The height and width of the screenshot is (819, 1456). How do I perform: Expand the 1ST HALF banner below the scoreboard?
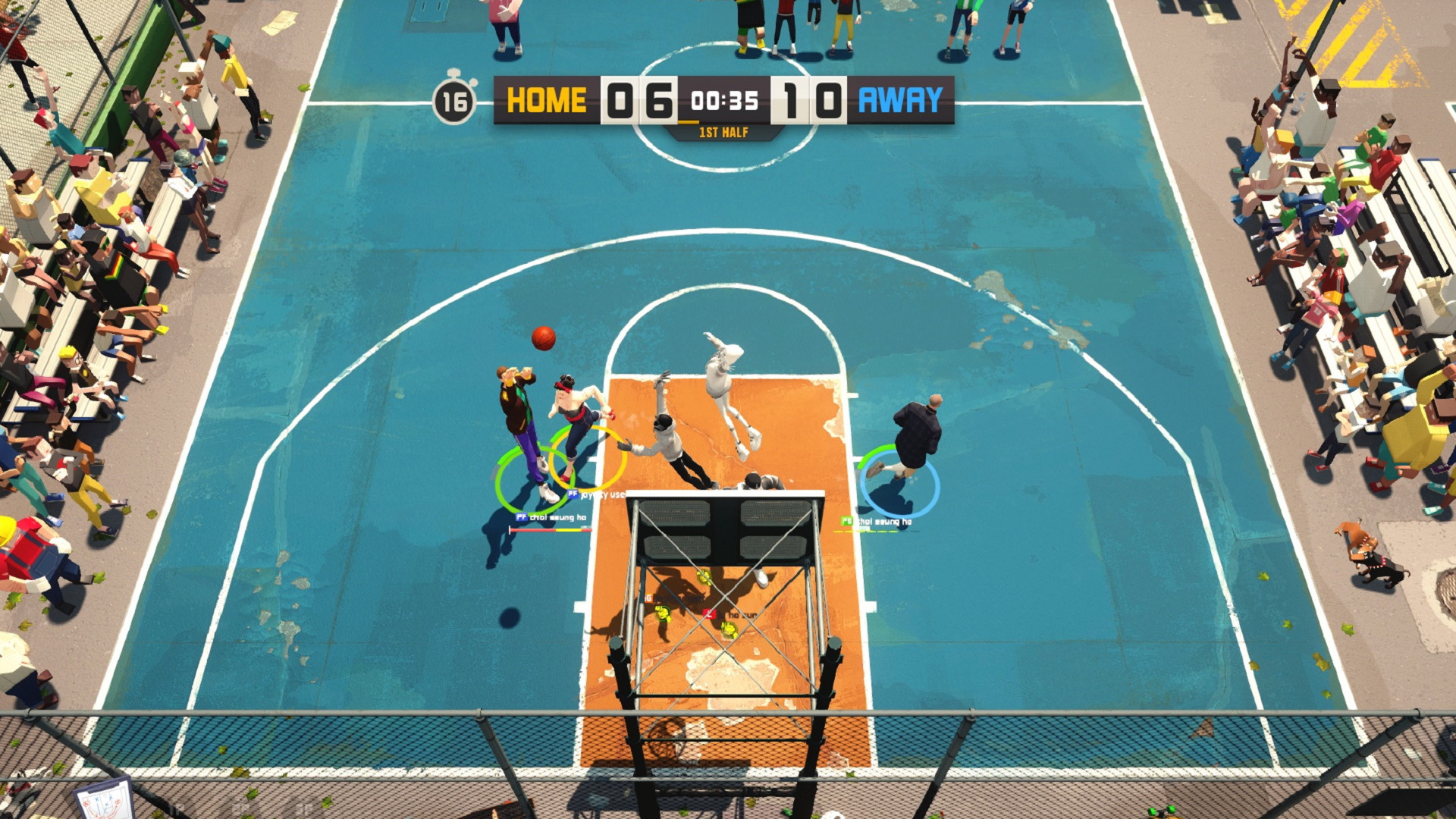(722, 133)
